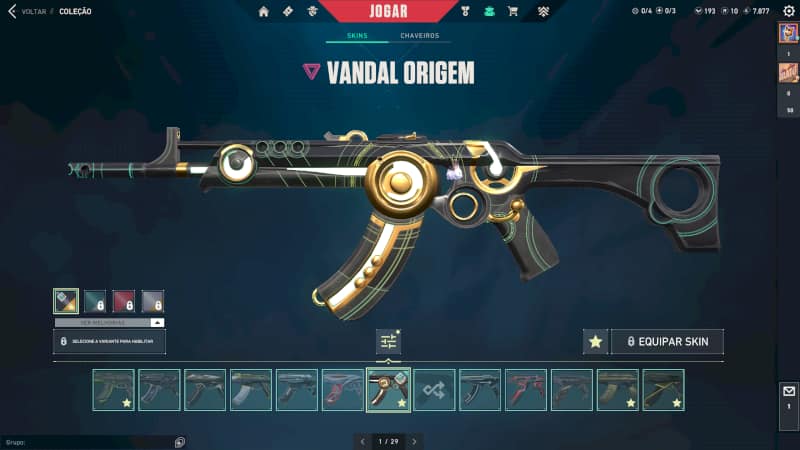The image size is (800, 450).
Task: Go to the next skin page arrow
Action: (414, 441)
